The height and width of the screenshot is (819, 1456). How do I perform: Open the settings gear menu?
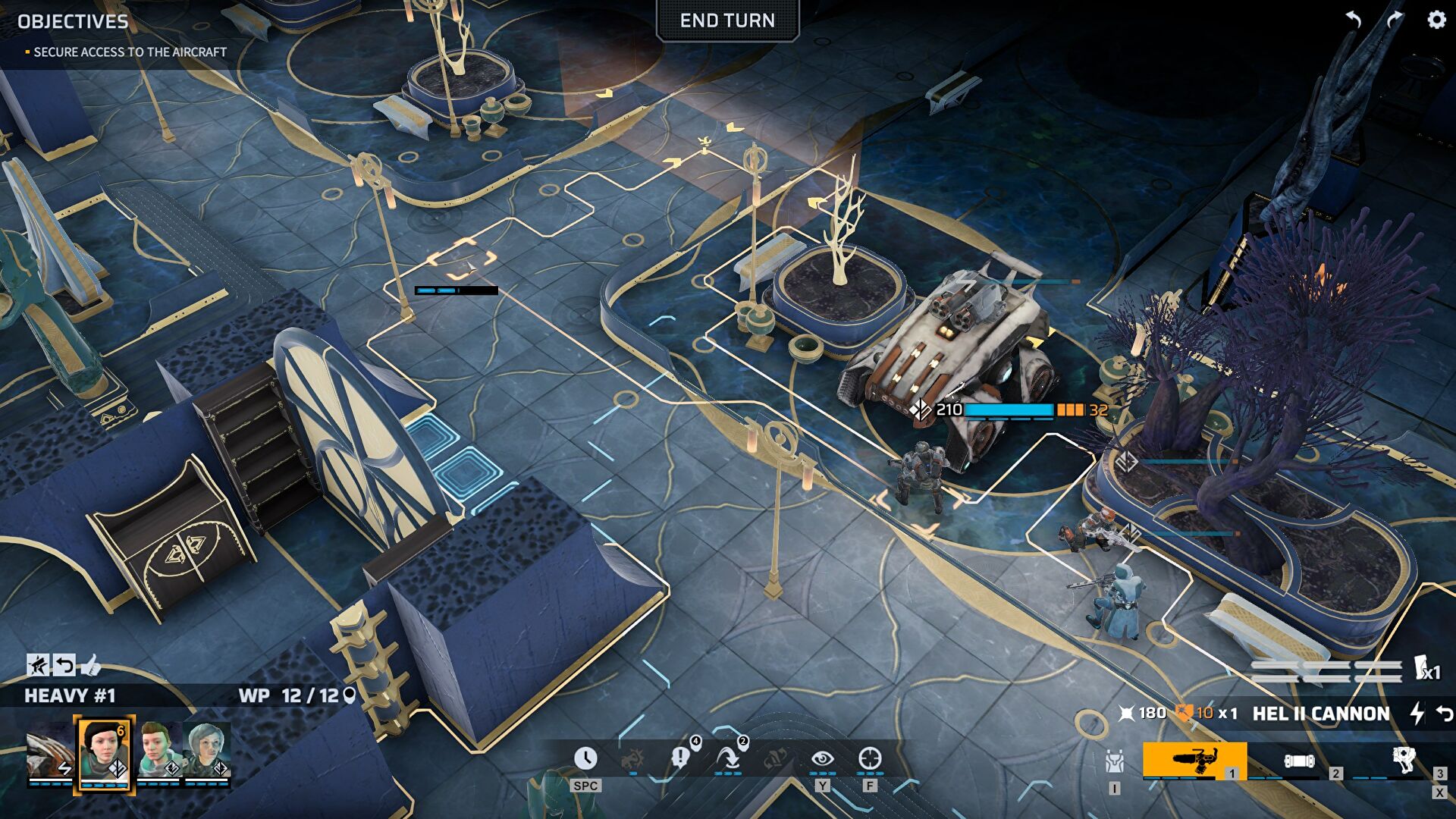pyautogui.click(x=1436, y=20)
